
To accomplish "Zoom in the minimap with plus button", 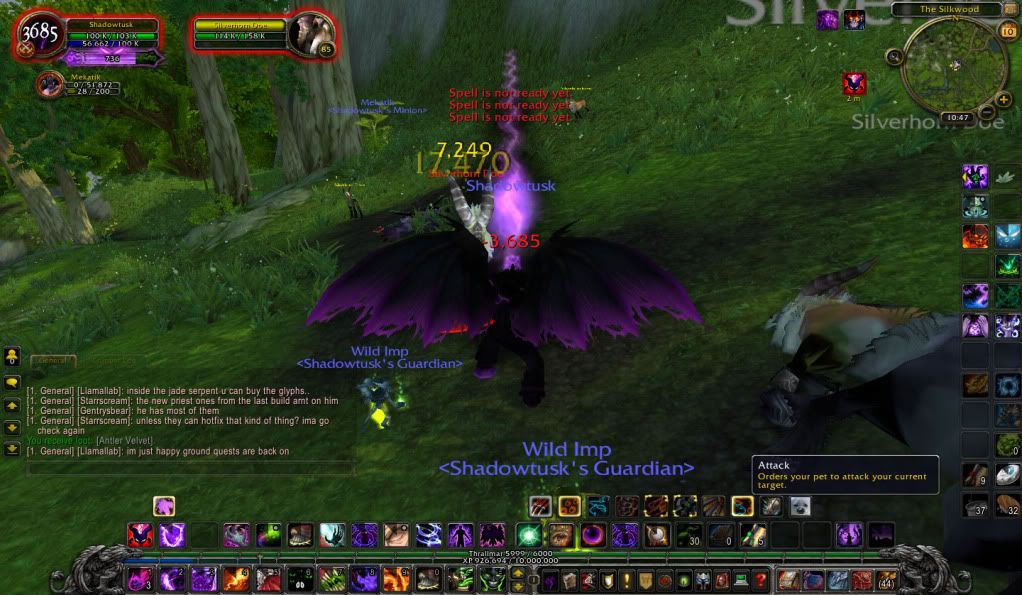I will pyautogui.click(x=1003, y=99).
